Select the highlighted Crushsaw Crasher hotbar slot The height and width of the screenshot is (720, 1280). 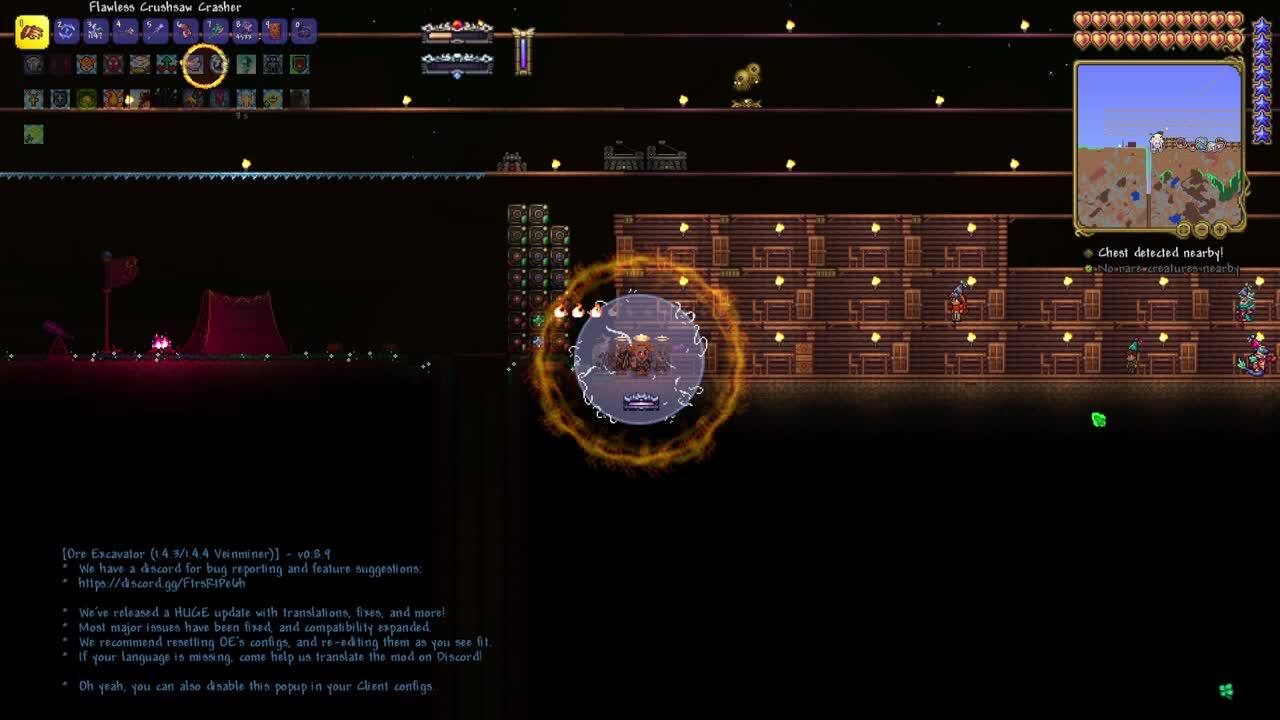[x=32, y=32]
